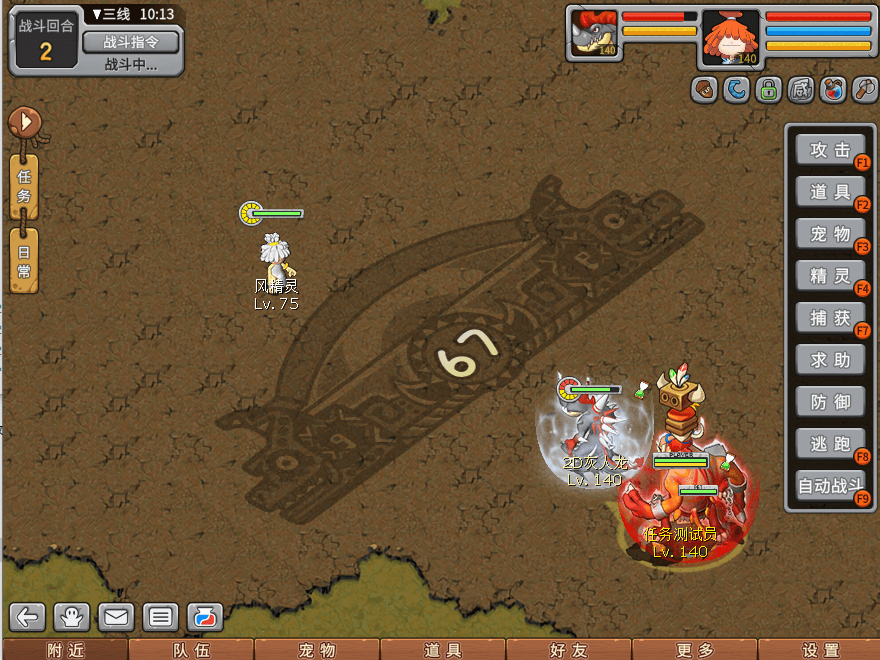Click the blue crescent moon icon
Image resolution: width=880 pixels, height=660 pixels.
pyautogui.click(x=736, y=90)
